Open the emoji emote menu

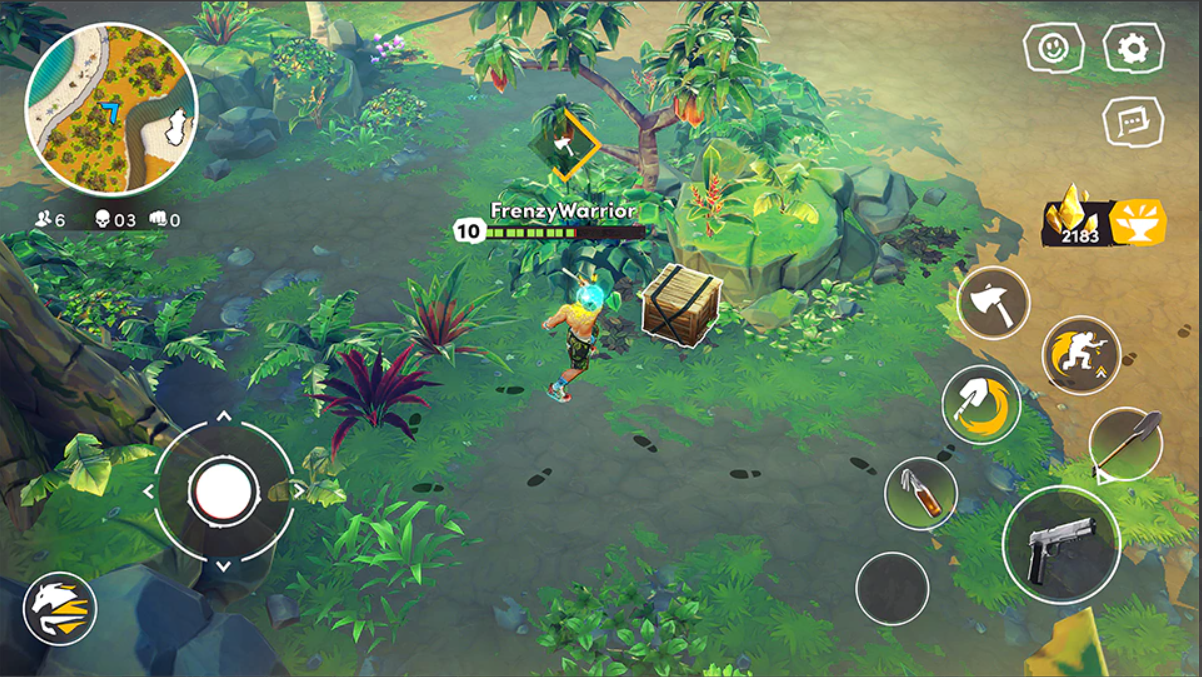(x=1054, y=48)
